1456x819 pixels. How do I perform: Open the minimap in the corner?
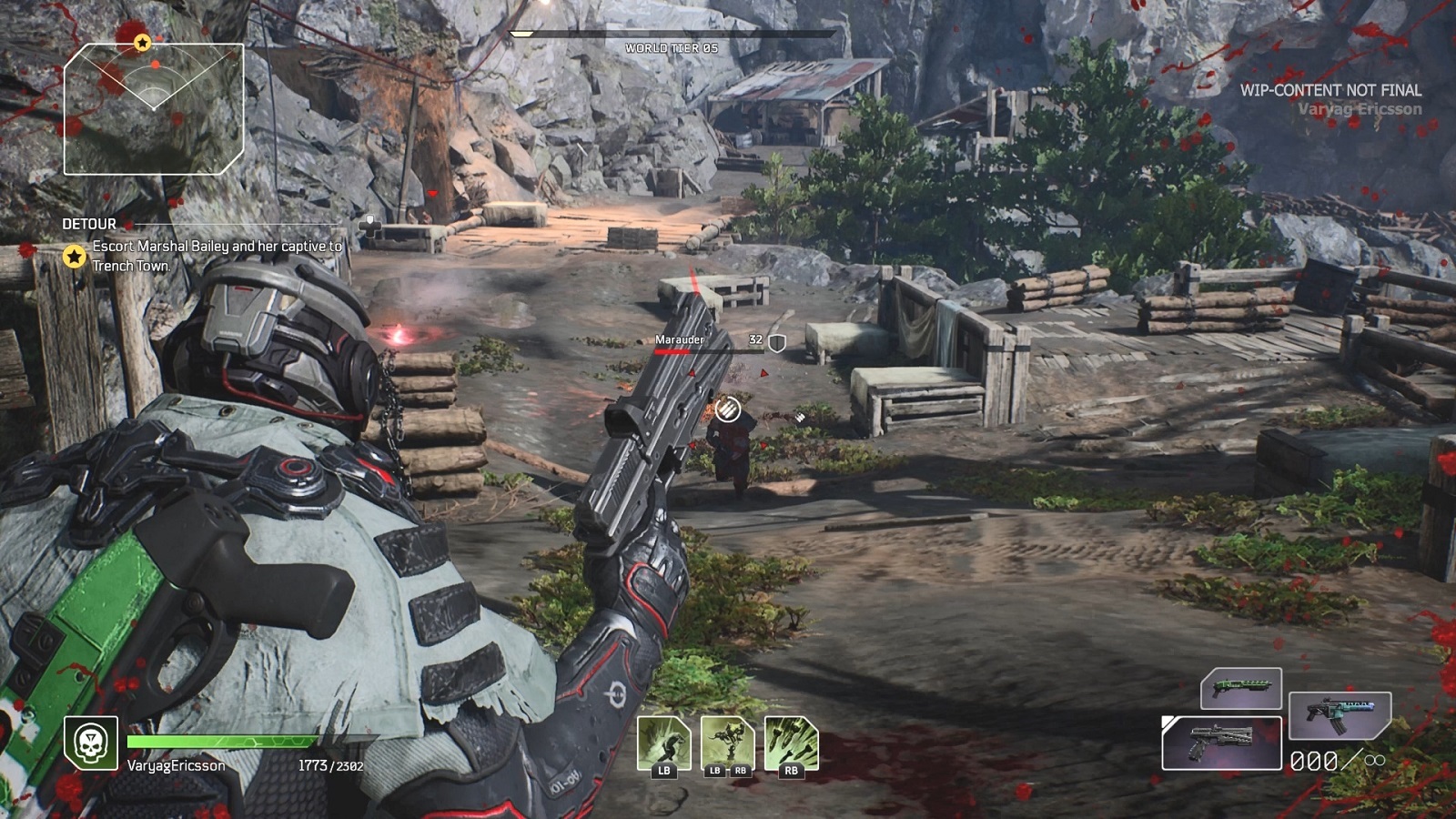pyautogui.click(x=154, y=109)
